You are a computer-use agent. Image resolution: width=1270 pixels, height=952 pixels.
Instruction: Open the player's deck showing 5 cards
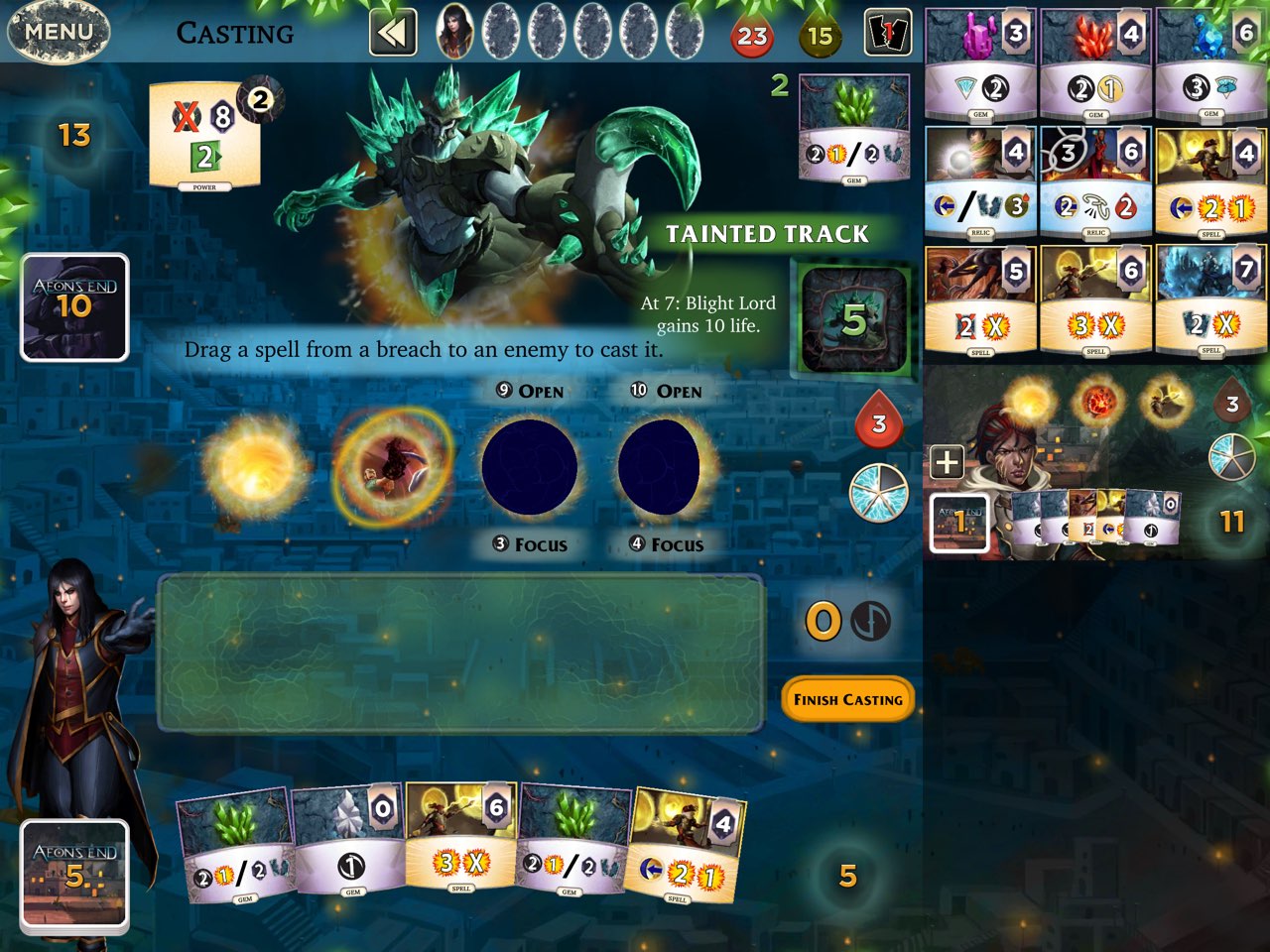coord(75,874)
